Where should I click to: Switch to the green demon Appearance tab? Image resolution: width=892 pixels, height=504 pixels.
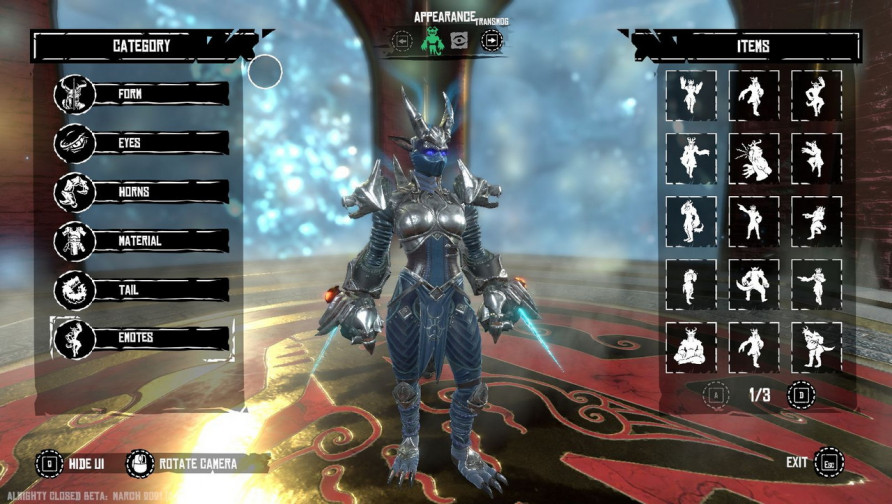(x=431, y=41)
